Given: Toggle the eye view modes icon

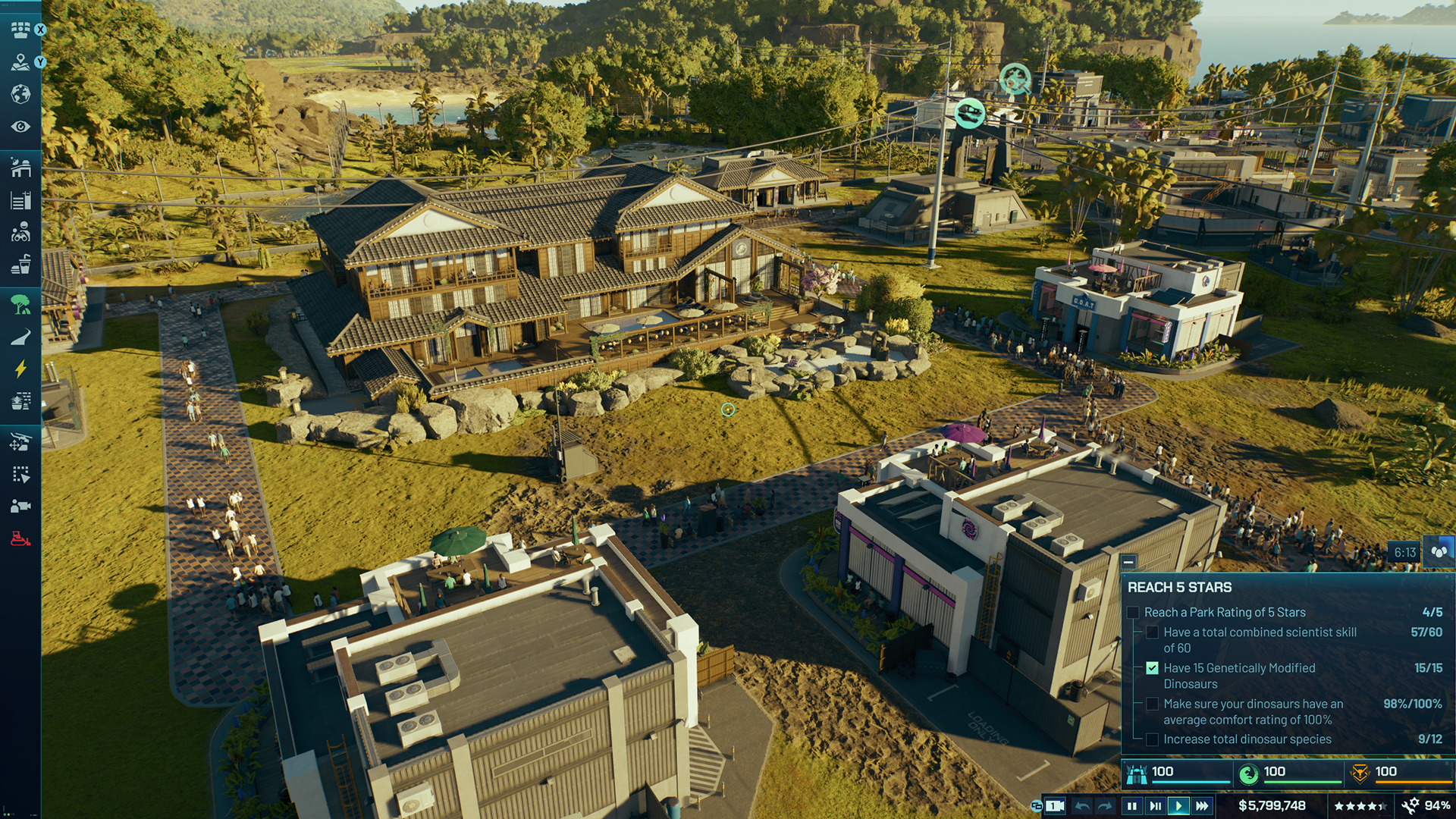Looking at the screenshot, I should pos(20,127).
